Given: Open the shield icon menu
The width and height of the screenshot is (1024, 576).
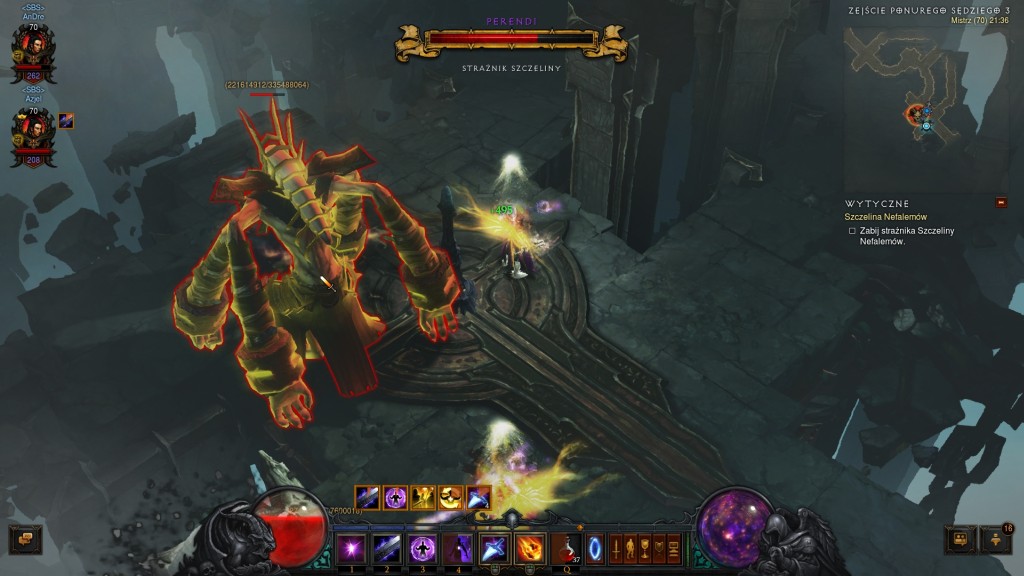Looking at the screenshot, I should tap(659, 549).
